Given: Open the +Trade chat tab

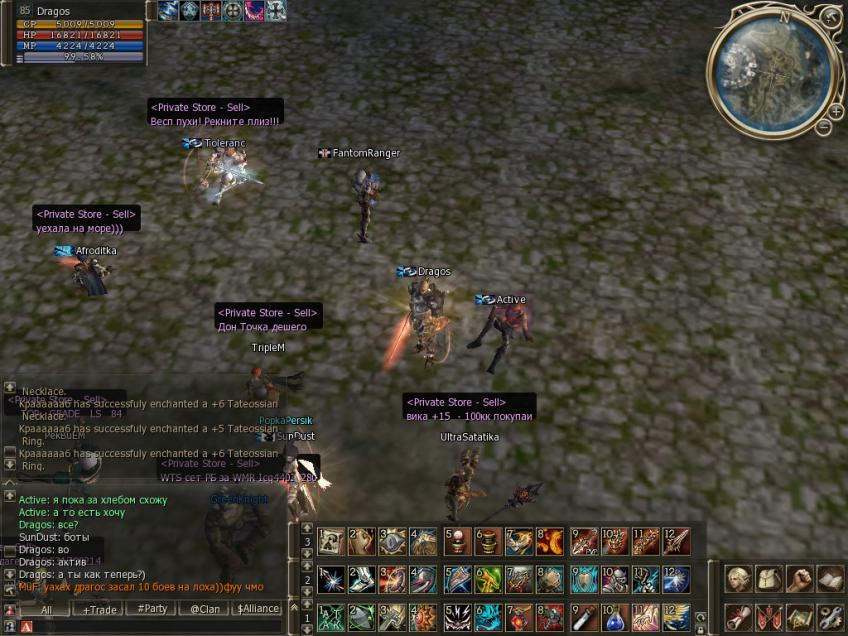Looking at the screenshot, I should coord(100,608).
